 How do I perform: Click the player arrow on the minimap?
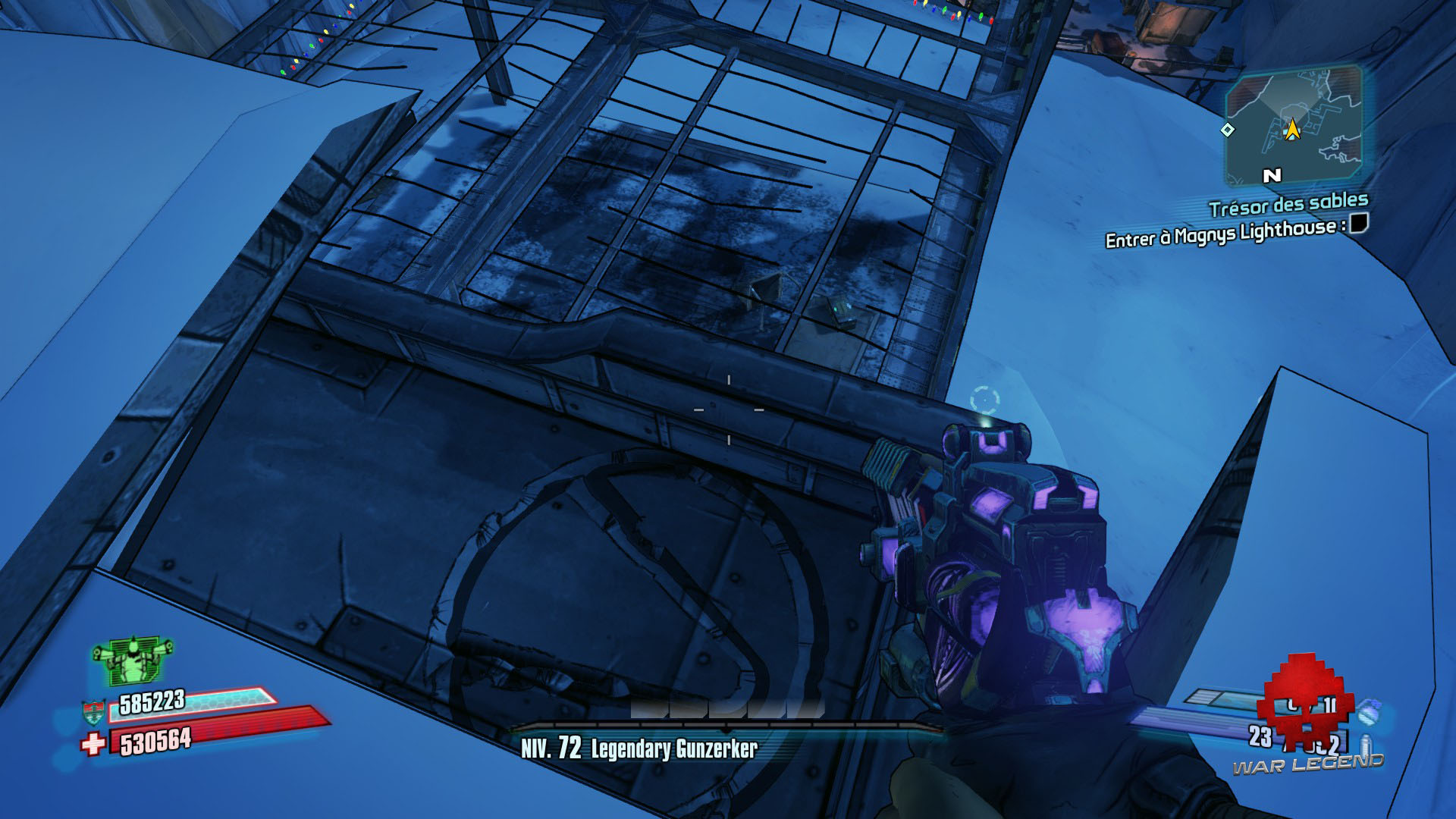point(1294,130)
